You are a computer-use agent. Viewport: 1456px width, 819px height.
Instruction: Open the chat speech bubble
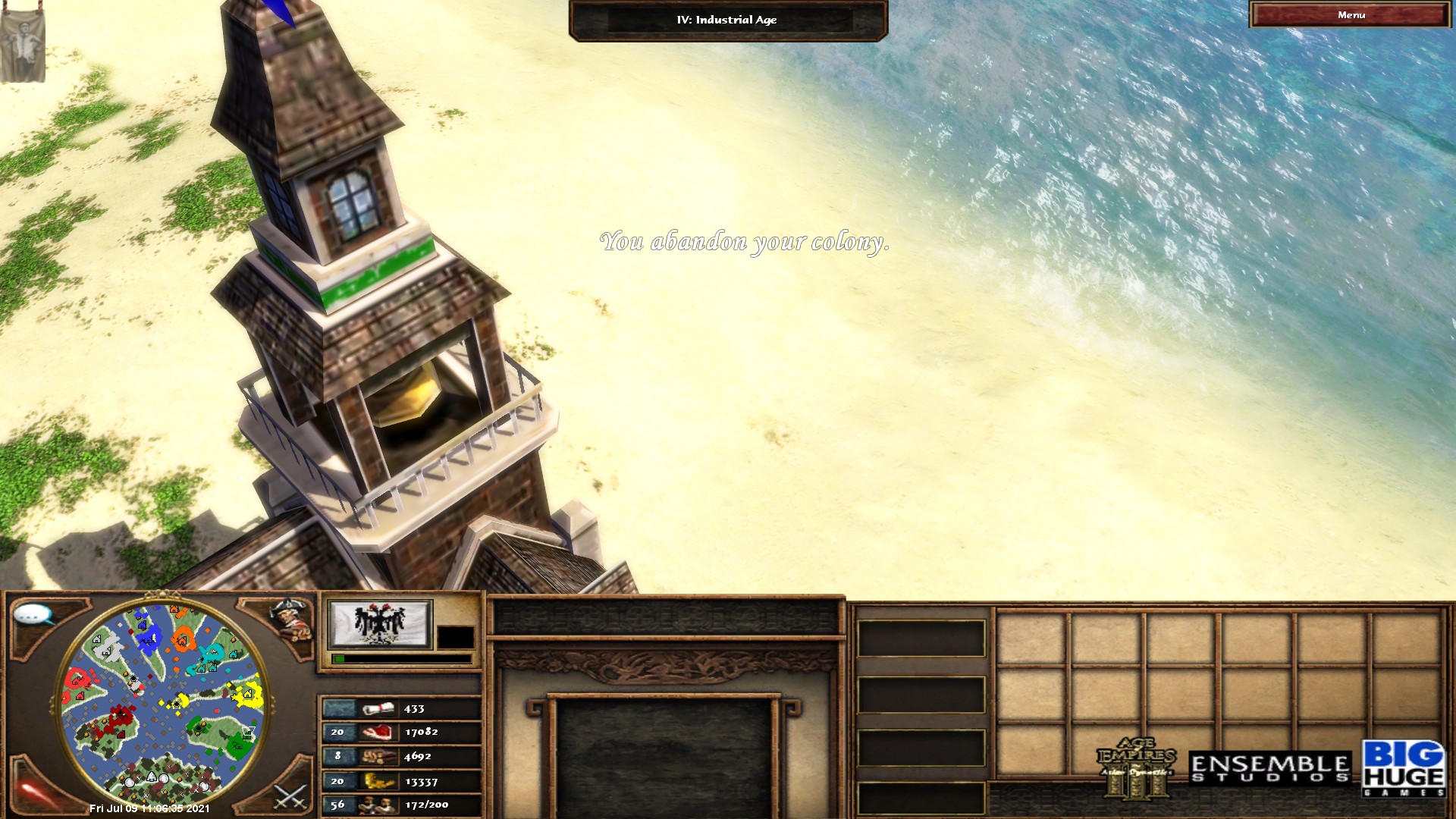coord(33,614)
